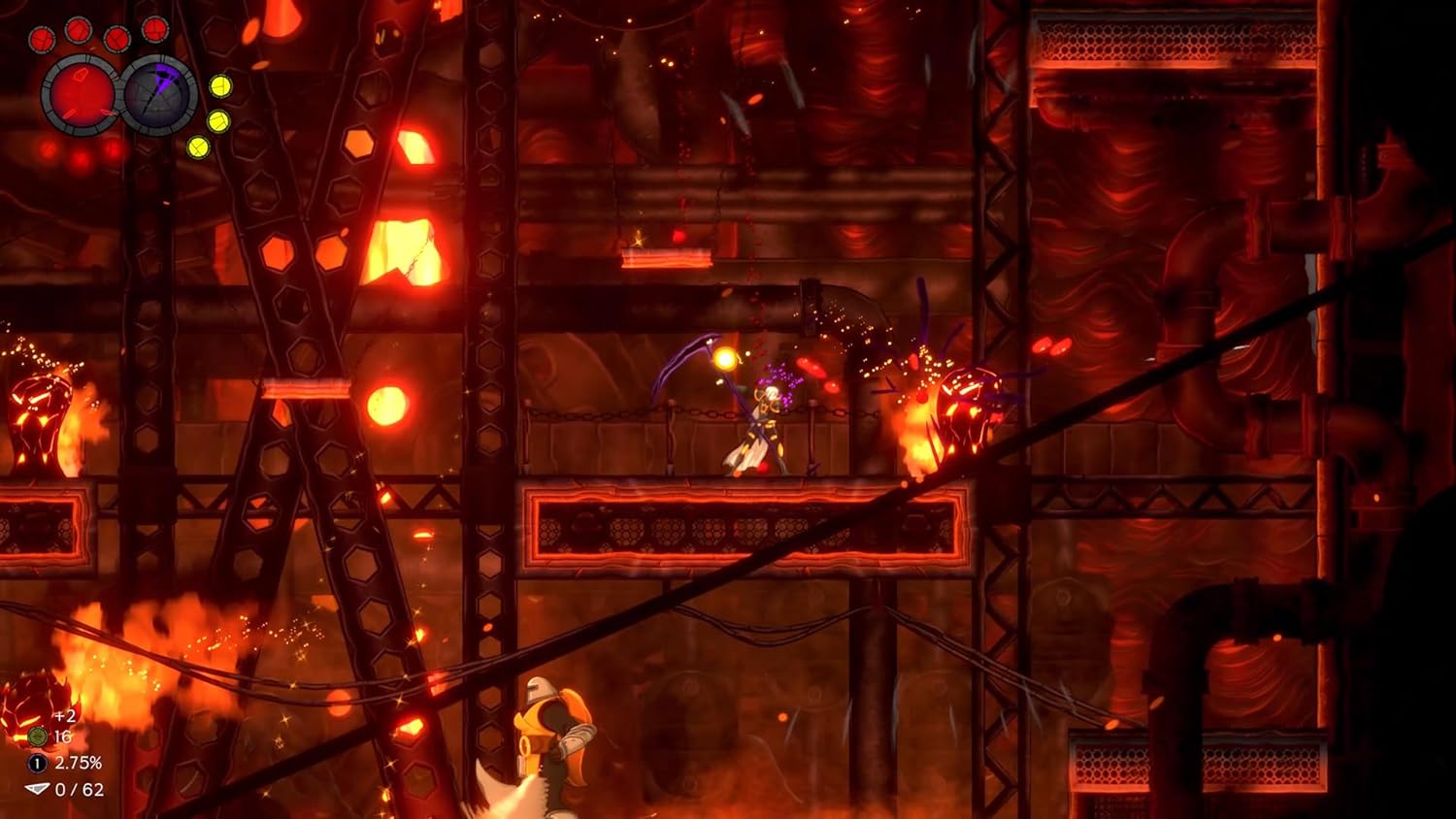Toggle the fourth red charge orb

tap(155, 30)
